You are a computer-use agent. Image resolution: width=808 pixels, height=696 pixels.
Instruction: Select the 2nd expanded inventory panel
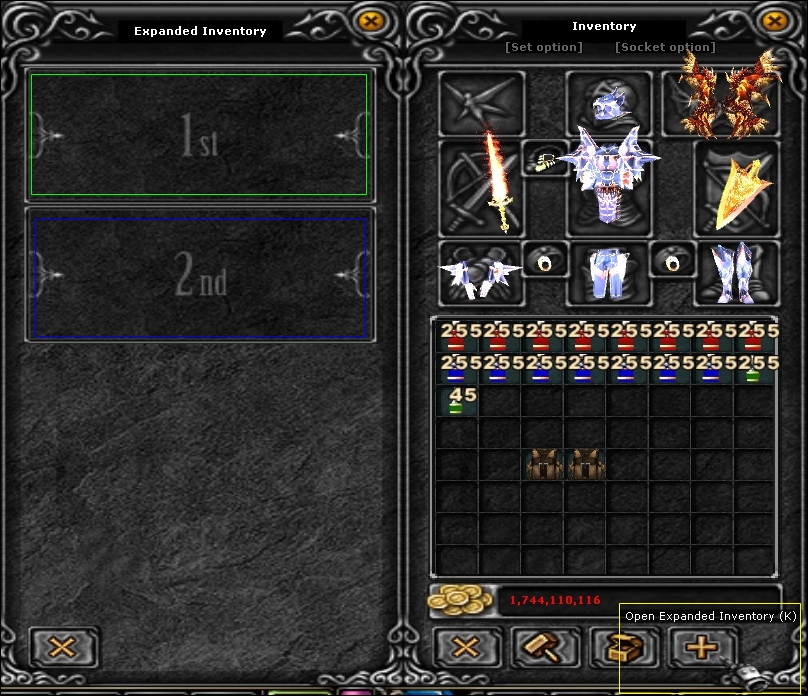coord(199,276)
